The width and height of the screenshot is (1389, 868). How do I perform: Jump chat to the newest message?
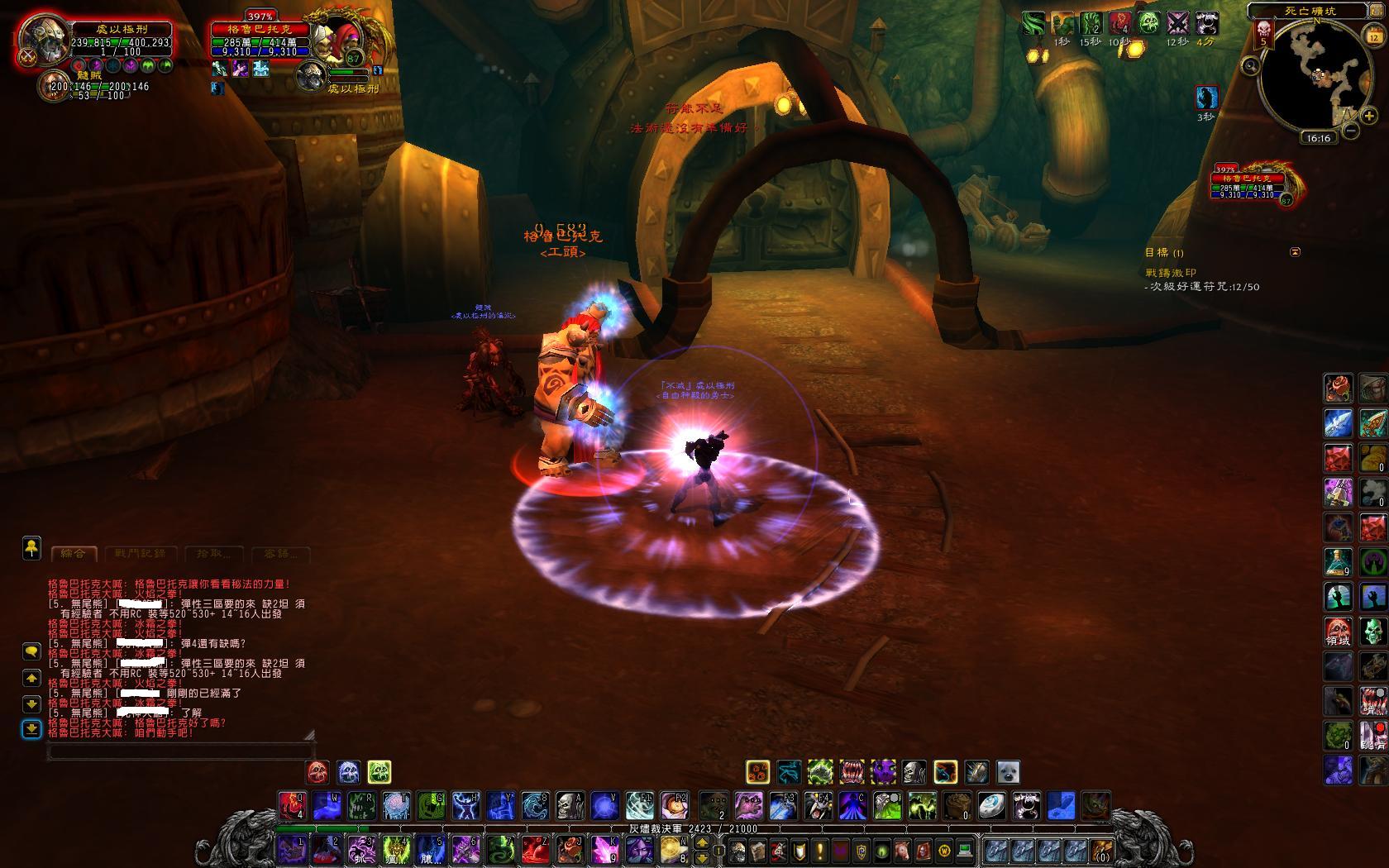point(31,729)
